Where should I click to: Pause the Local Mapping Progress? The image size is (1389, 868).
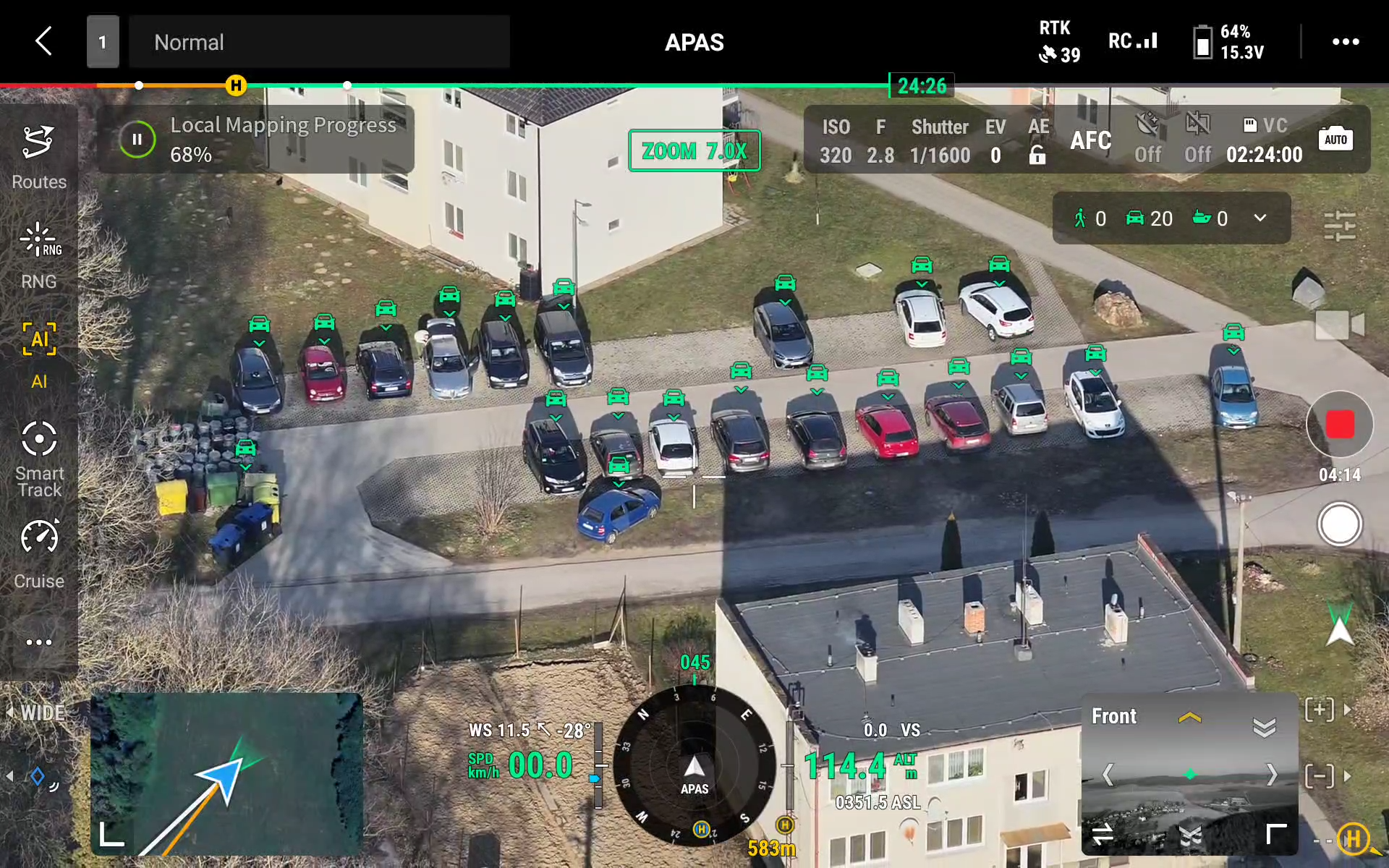click(x=137, y=140)
